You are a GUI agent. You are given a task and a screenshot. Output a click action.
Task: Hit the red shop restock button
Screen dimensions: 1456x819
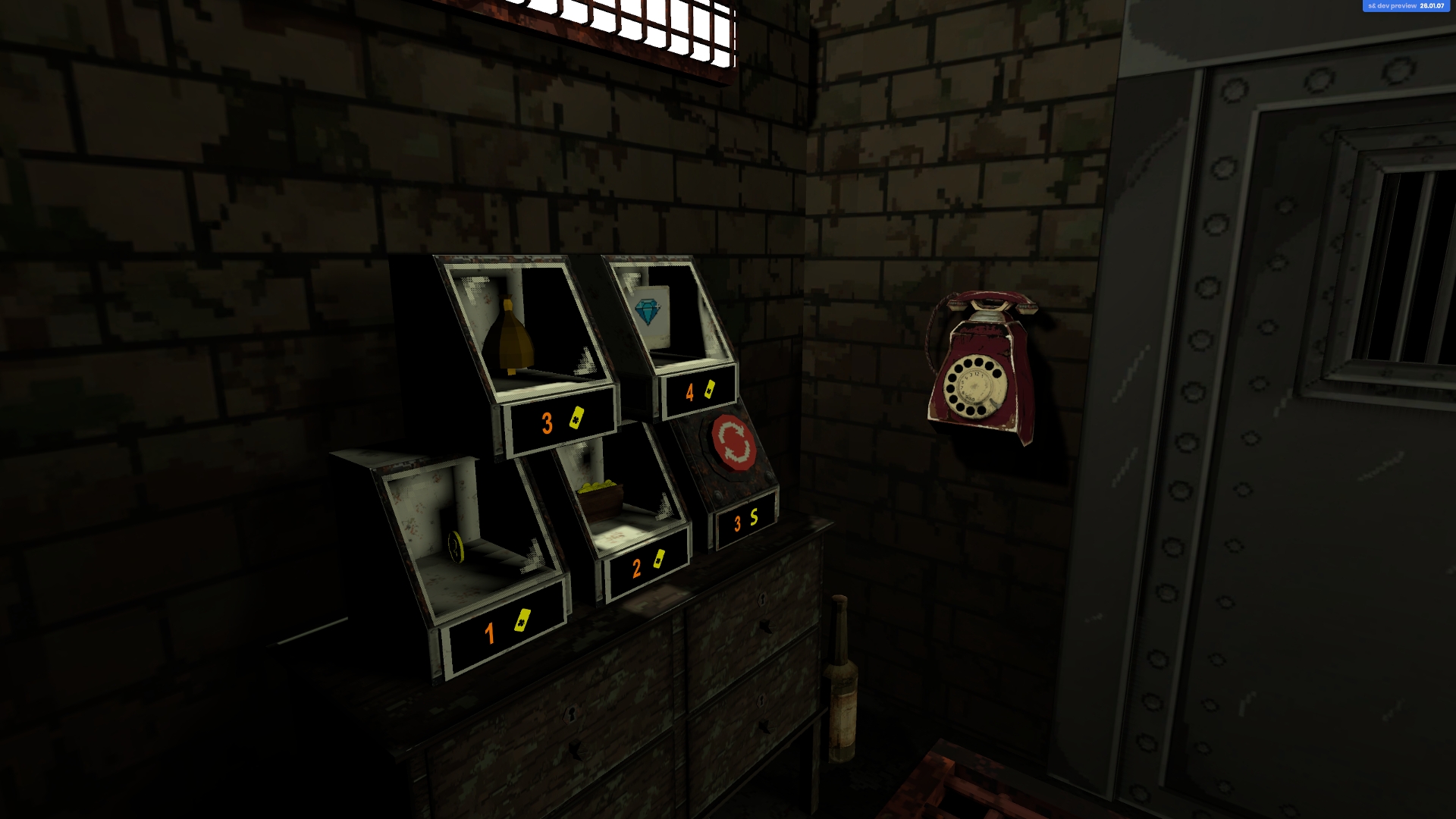tap(733, 442)
